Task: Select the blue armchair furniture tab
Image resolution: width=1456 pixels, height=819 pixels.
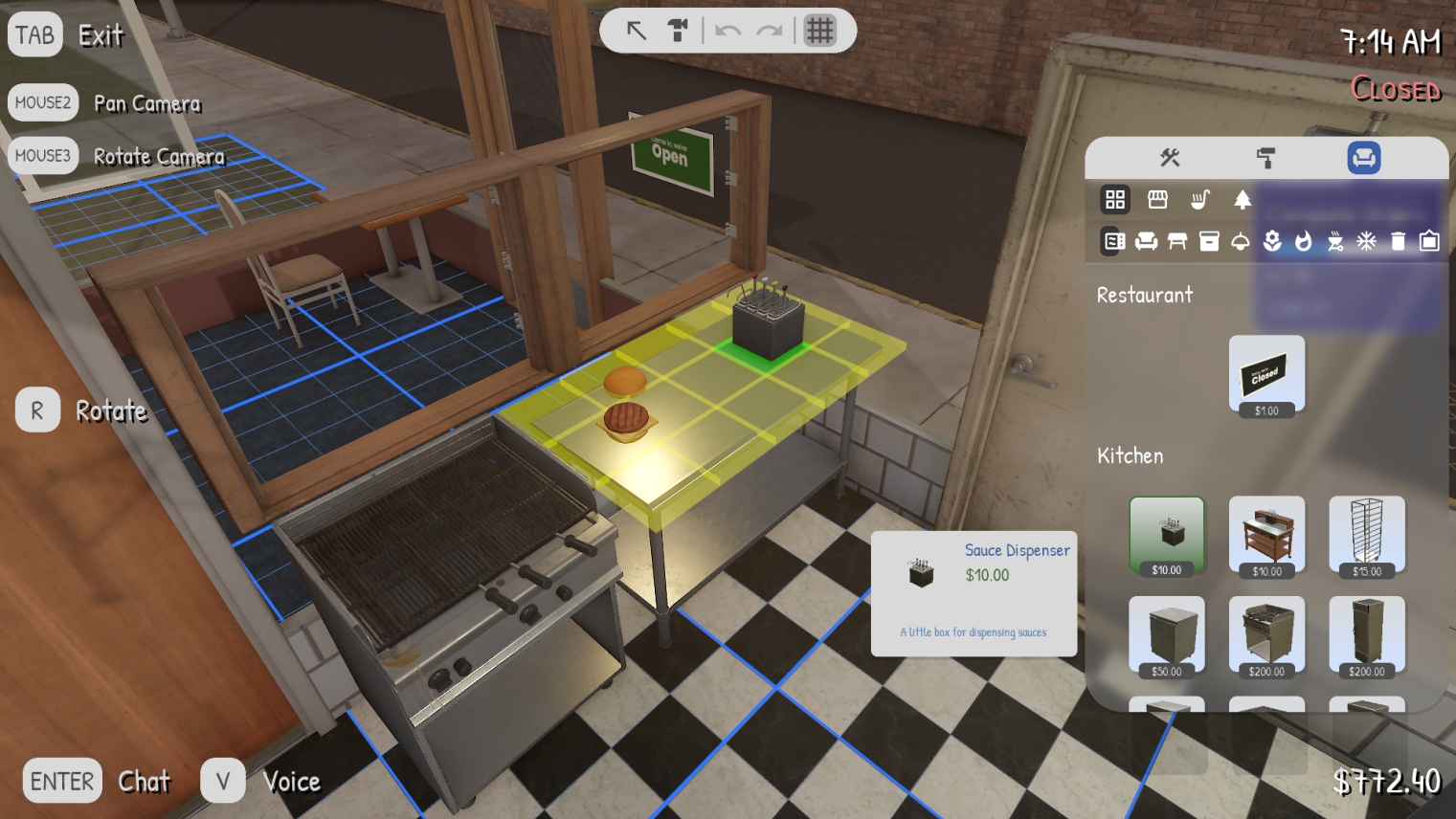Action: tap(1363, 158)
